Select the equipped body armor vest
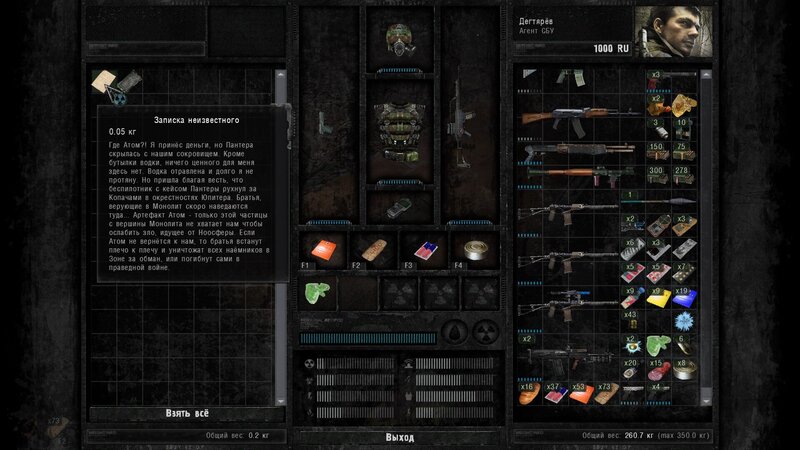 pos(400,140)
